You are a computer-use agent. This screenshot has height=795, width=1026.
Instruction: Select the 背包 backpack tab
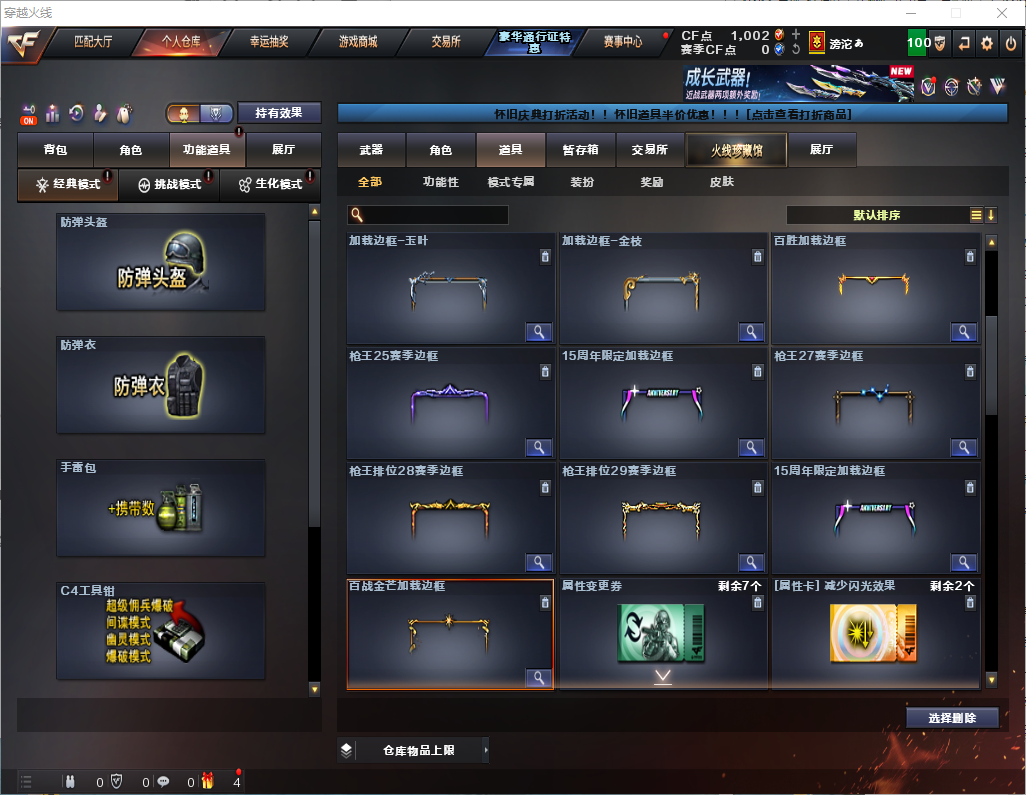click(x=55, y=150)
